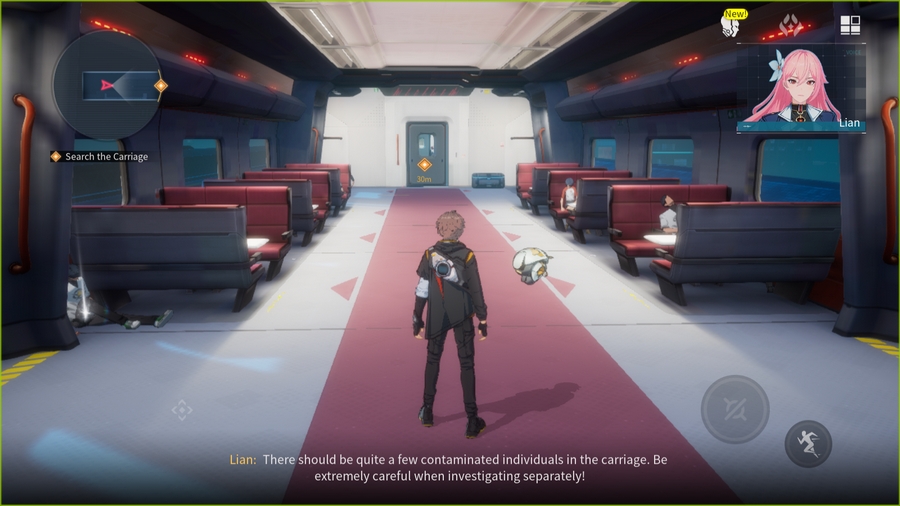Tap Lian's voice call portrait

800,88
